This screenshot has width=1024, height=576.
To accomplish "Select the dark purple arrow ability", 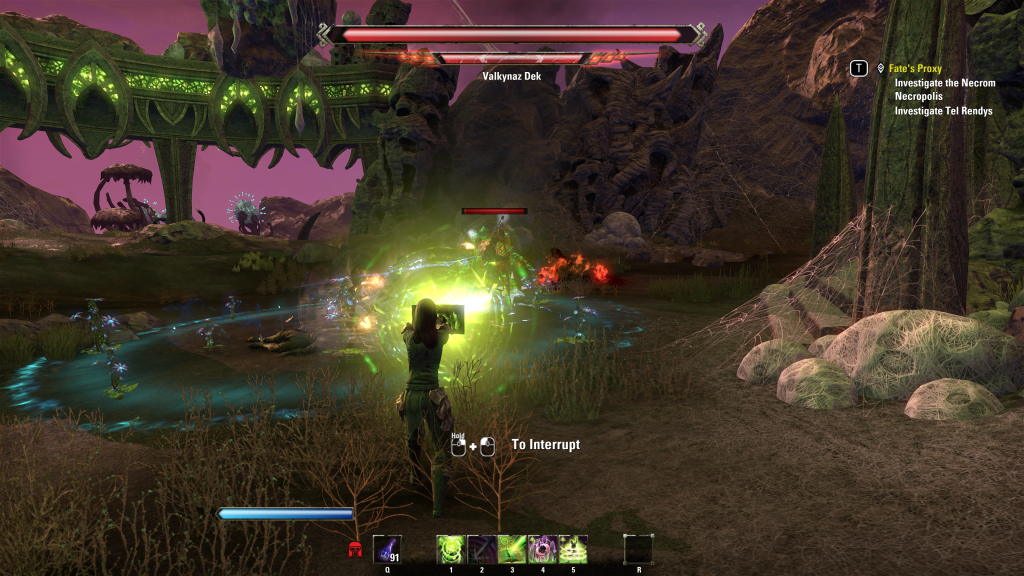I will [x=482, y=549].
